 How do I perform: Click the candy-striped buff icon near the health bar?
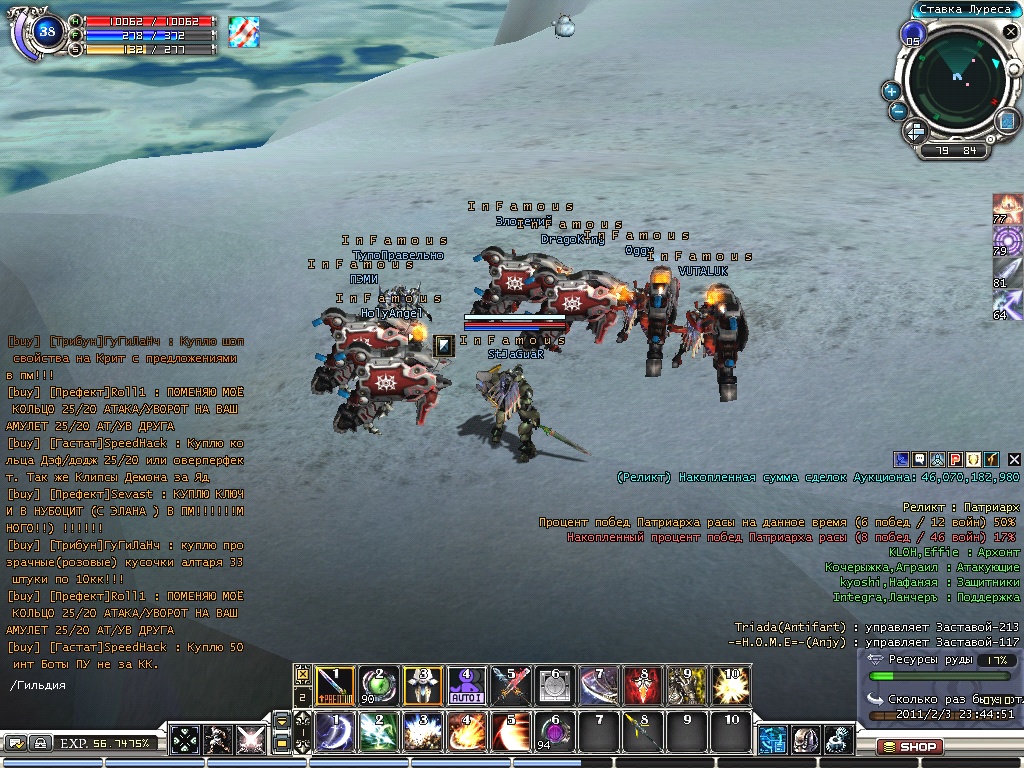point(243,31)
